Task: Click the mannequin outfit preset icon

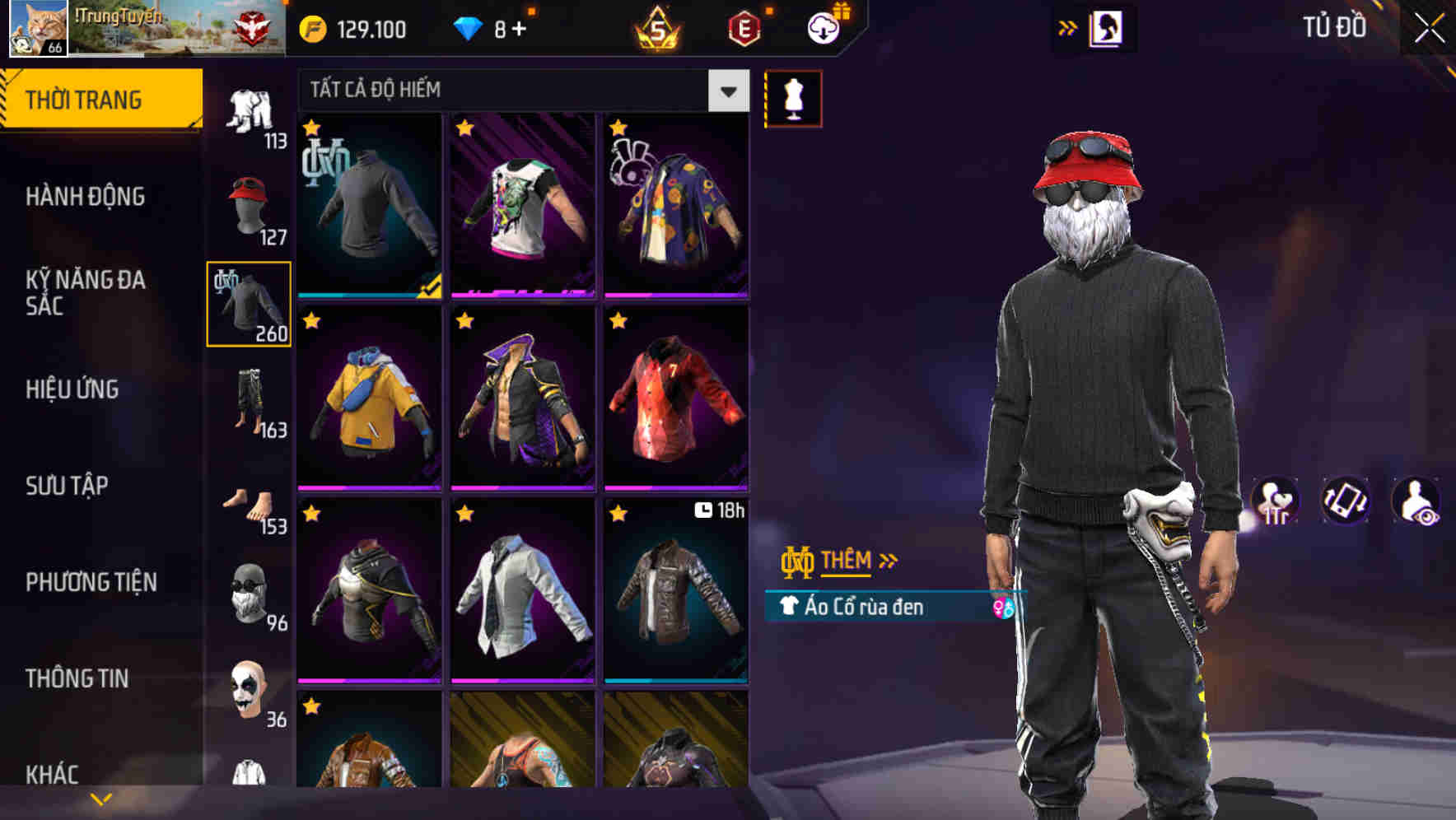Action: 793,97
